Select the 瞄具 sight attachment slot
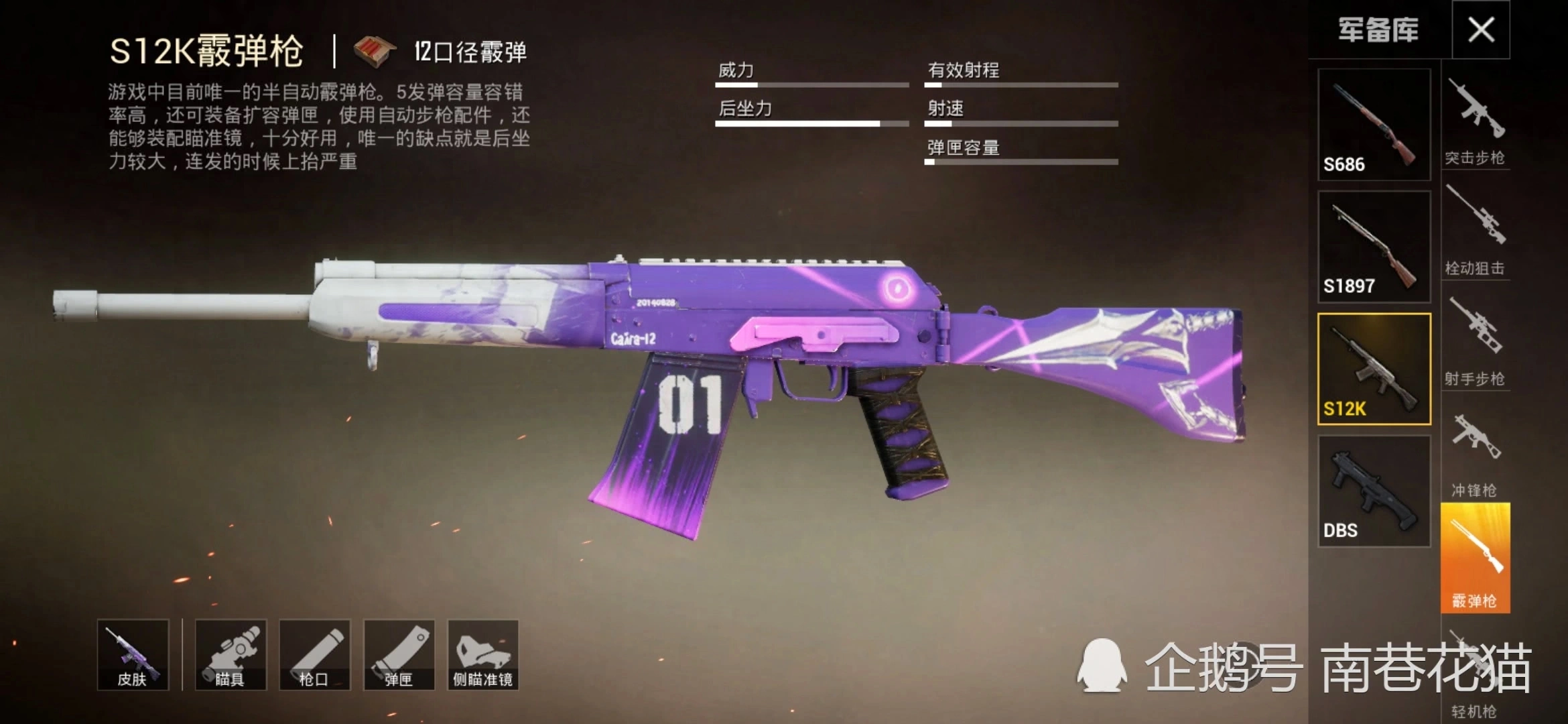 point(231,655)
